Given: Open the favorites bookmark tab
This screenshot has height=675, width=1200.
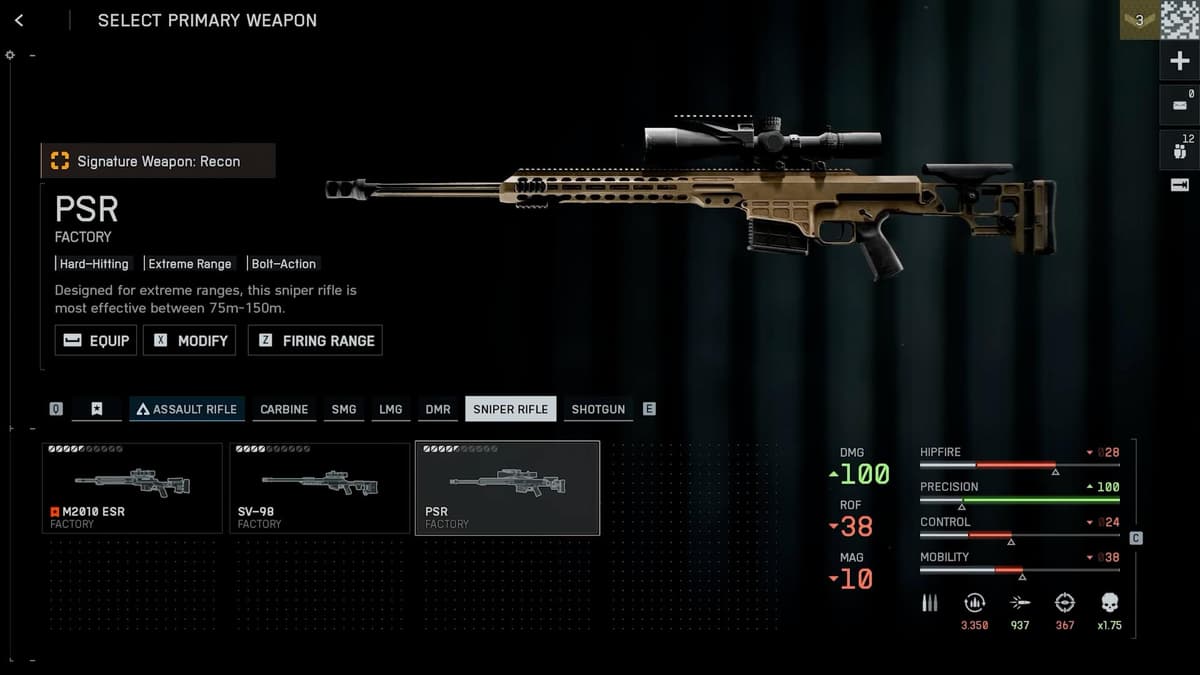Looking at the screenshot, I should pyautogui.click(x=97, y=409).
